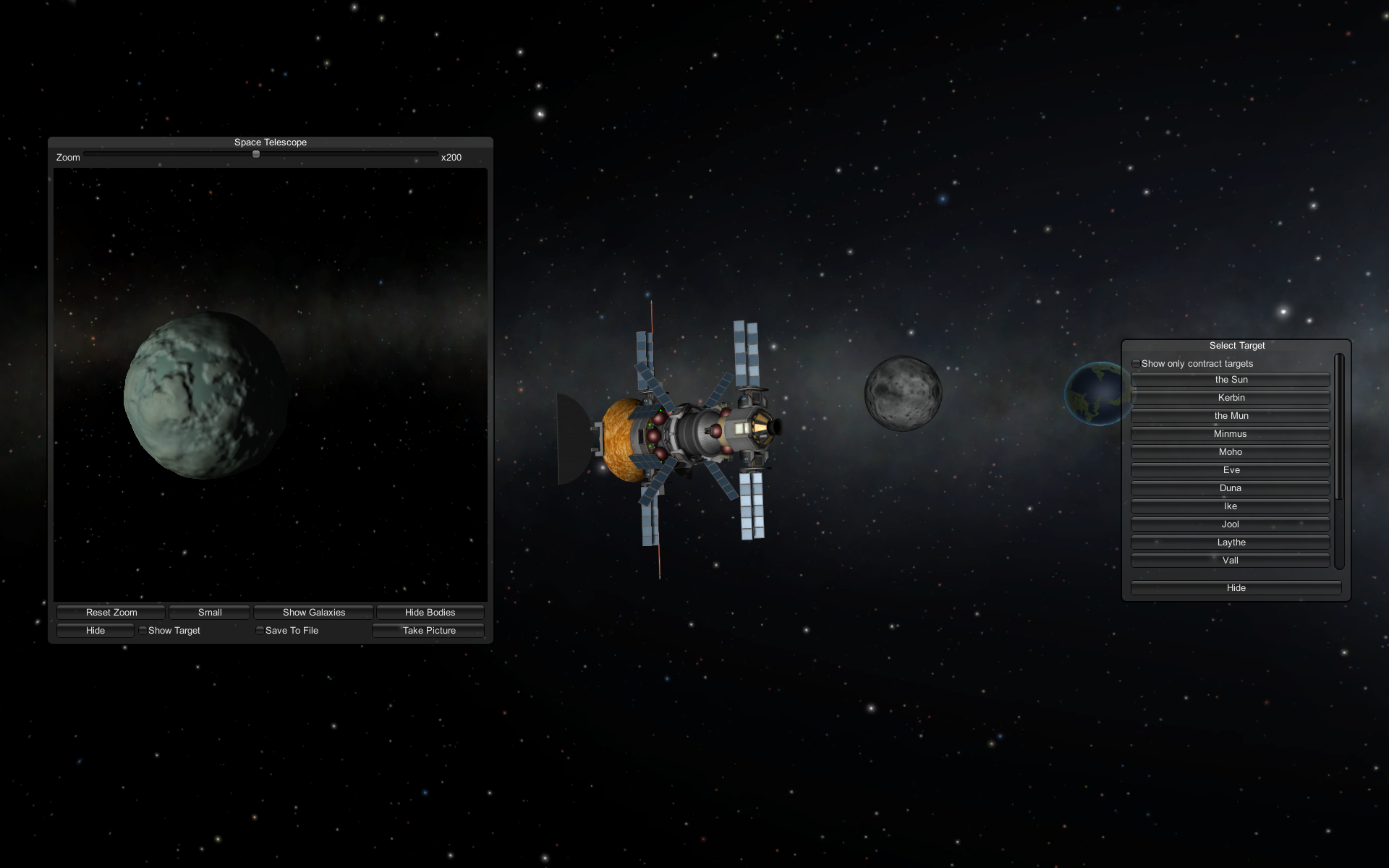The image size is (1389, 868).
Task: Choose Kerbin from the target list
Action: click(1231, 398)
